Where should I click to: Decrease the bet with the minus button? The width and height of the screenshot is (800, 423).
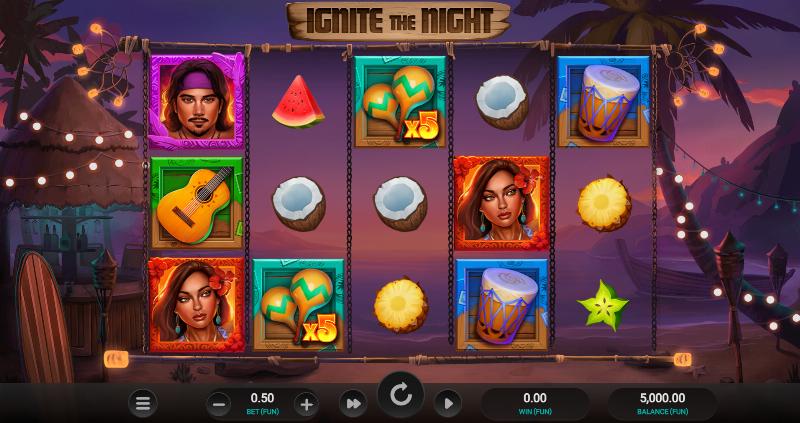[220, 404]
